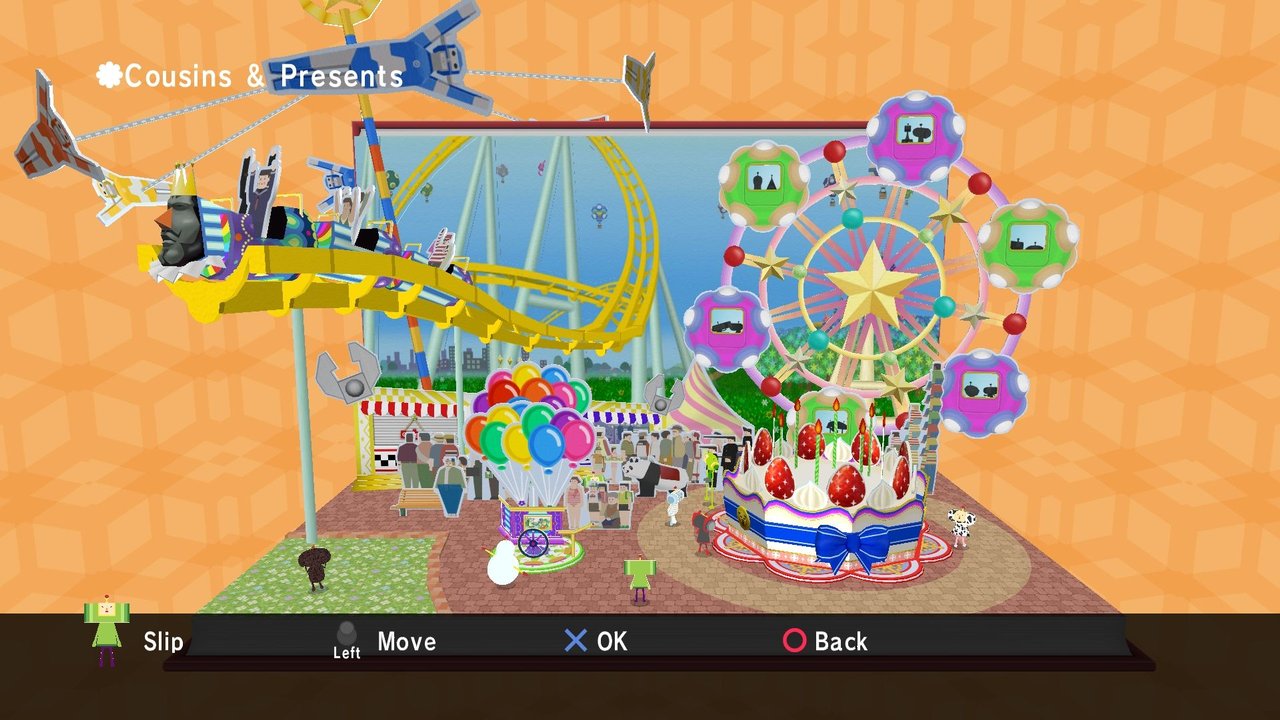Toggle the gold star at the ferris wheel center
Viewport: 1280px width, 720px height.
tap(873, 288)
